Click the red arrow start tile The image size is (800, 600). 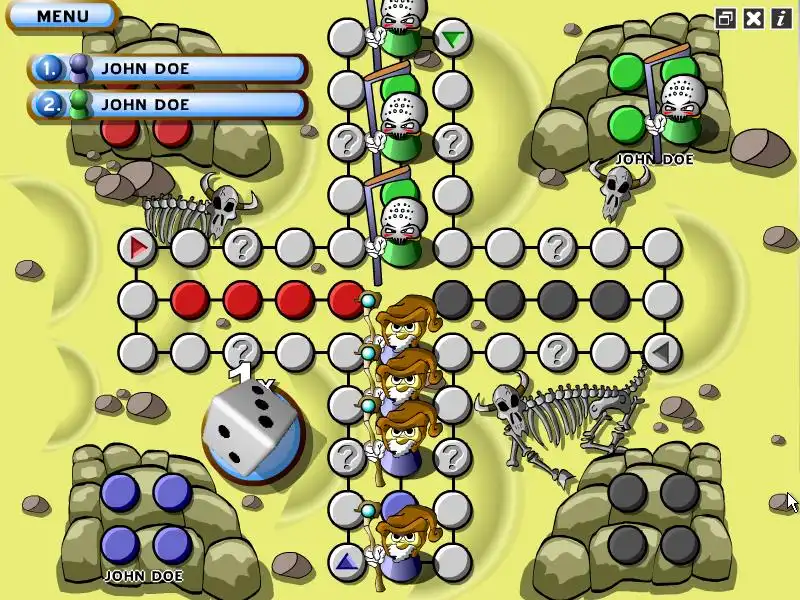[x=138, y=246]
